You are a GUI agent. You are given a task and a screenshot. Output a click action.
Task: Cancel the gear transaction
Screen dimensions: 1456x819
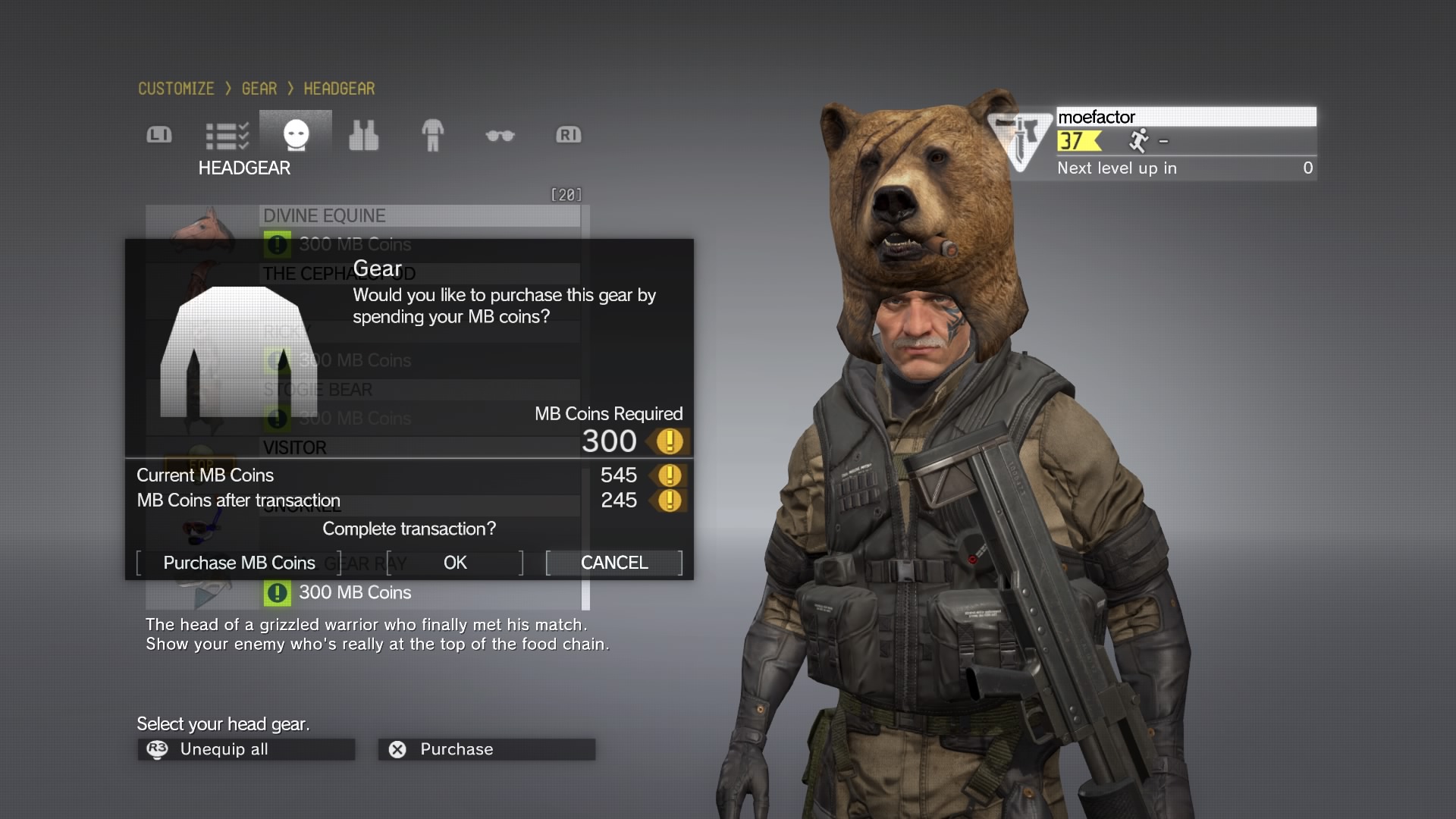coord(614,563)
